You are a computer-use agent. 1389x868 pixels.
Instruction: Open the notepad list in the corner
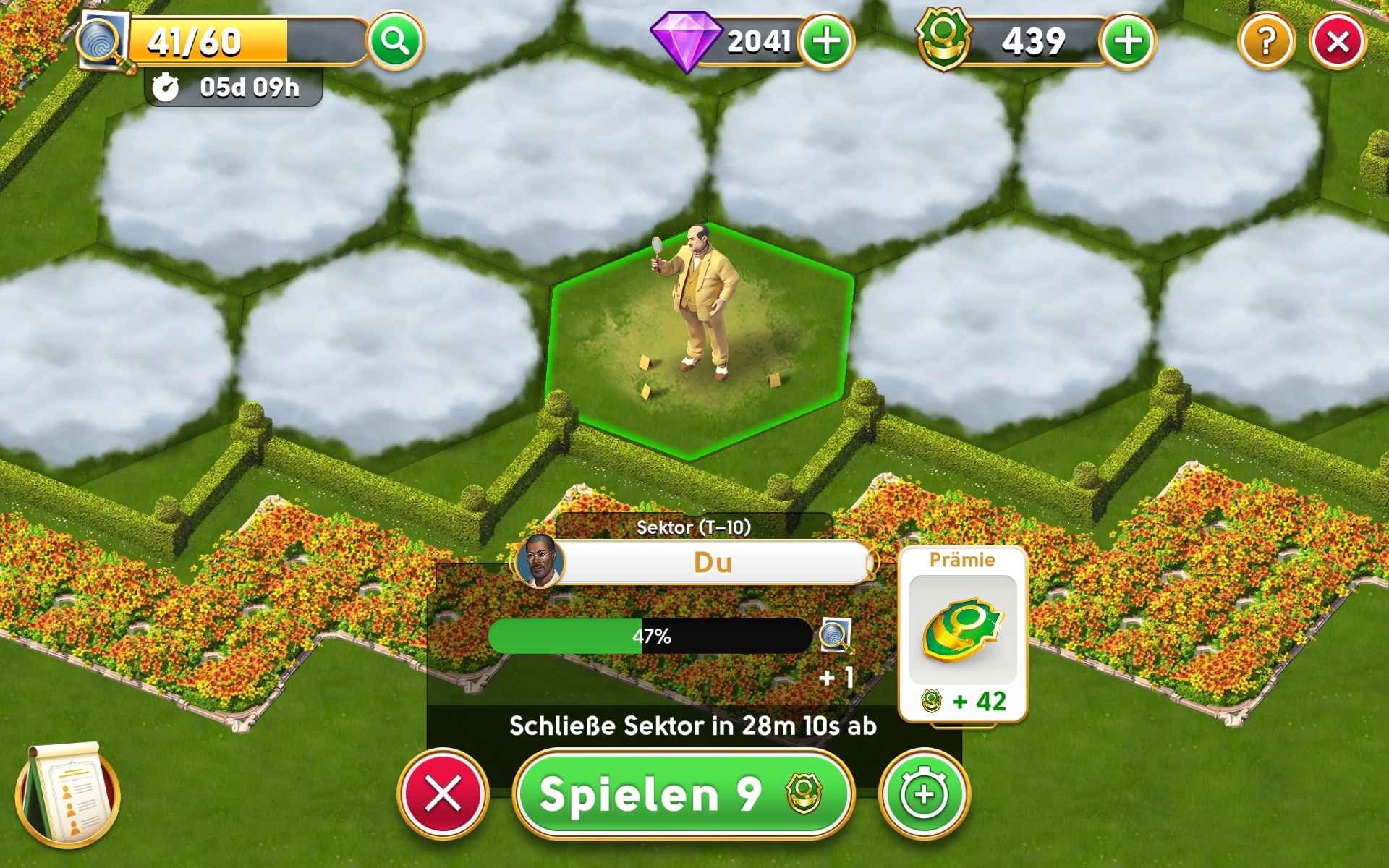[x=67, y=796]
